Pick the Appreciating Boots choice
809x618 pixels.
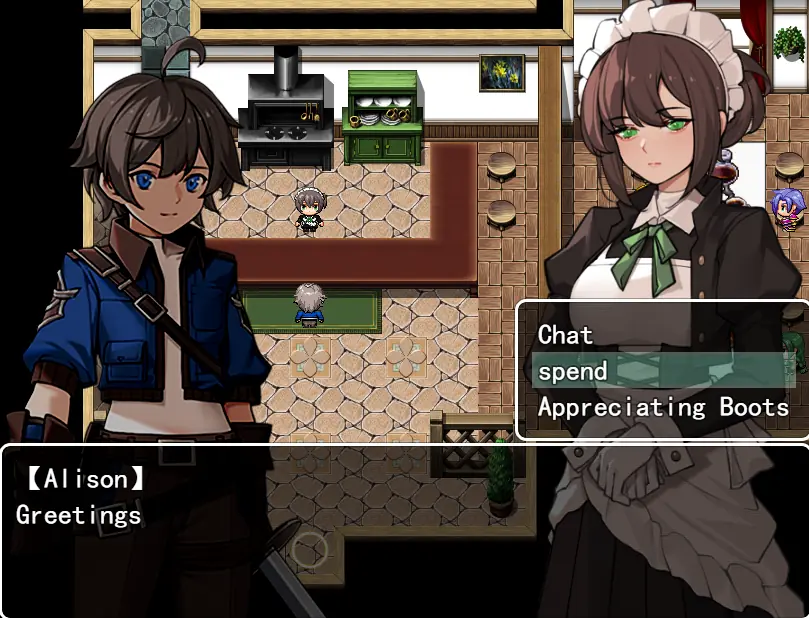coord(663,407)
